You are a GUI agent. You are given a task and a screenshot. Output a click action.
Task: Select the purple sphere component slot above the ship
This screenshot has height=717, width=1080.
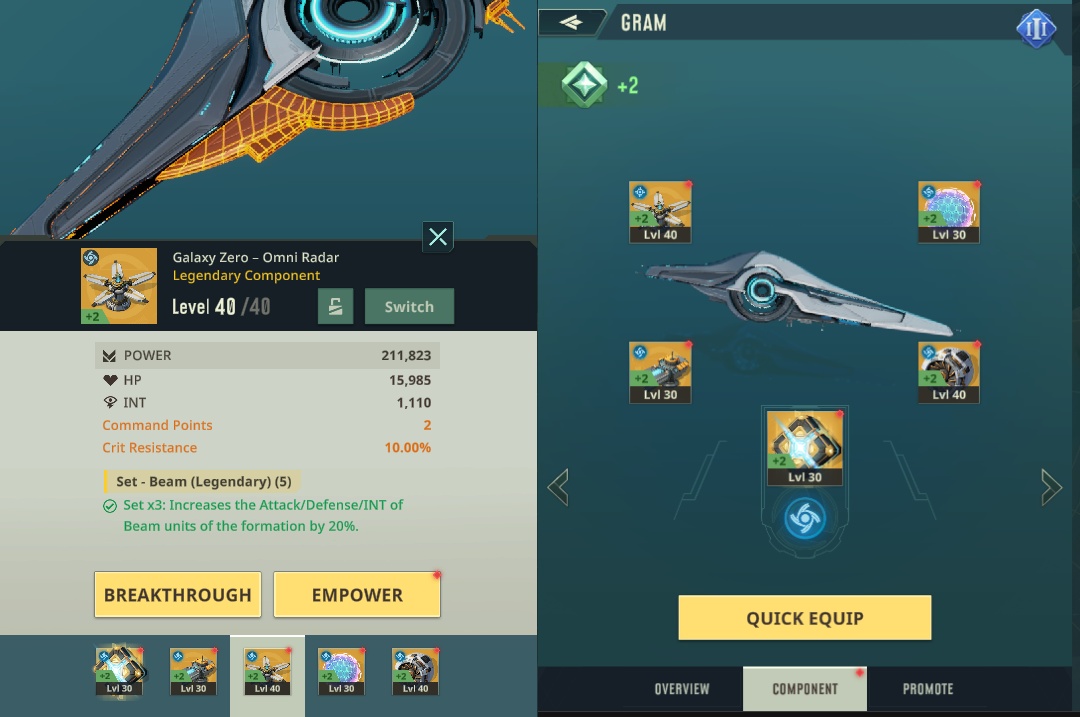coord(949,212)
